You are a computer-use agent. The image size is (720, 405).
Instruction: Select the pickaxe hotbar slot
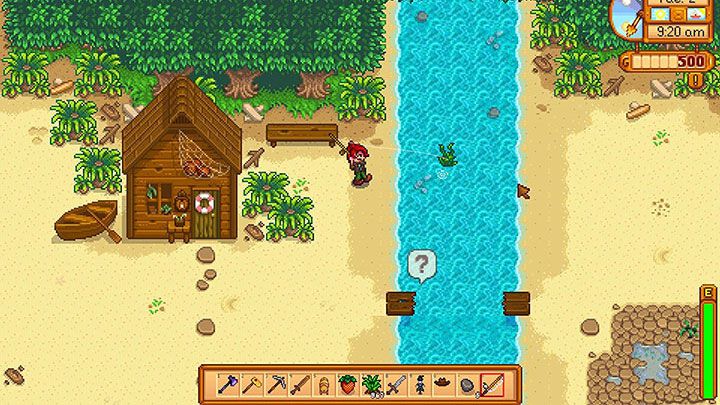[275, 384]
